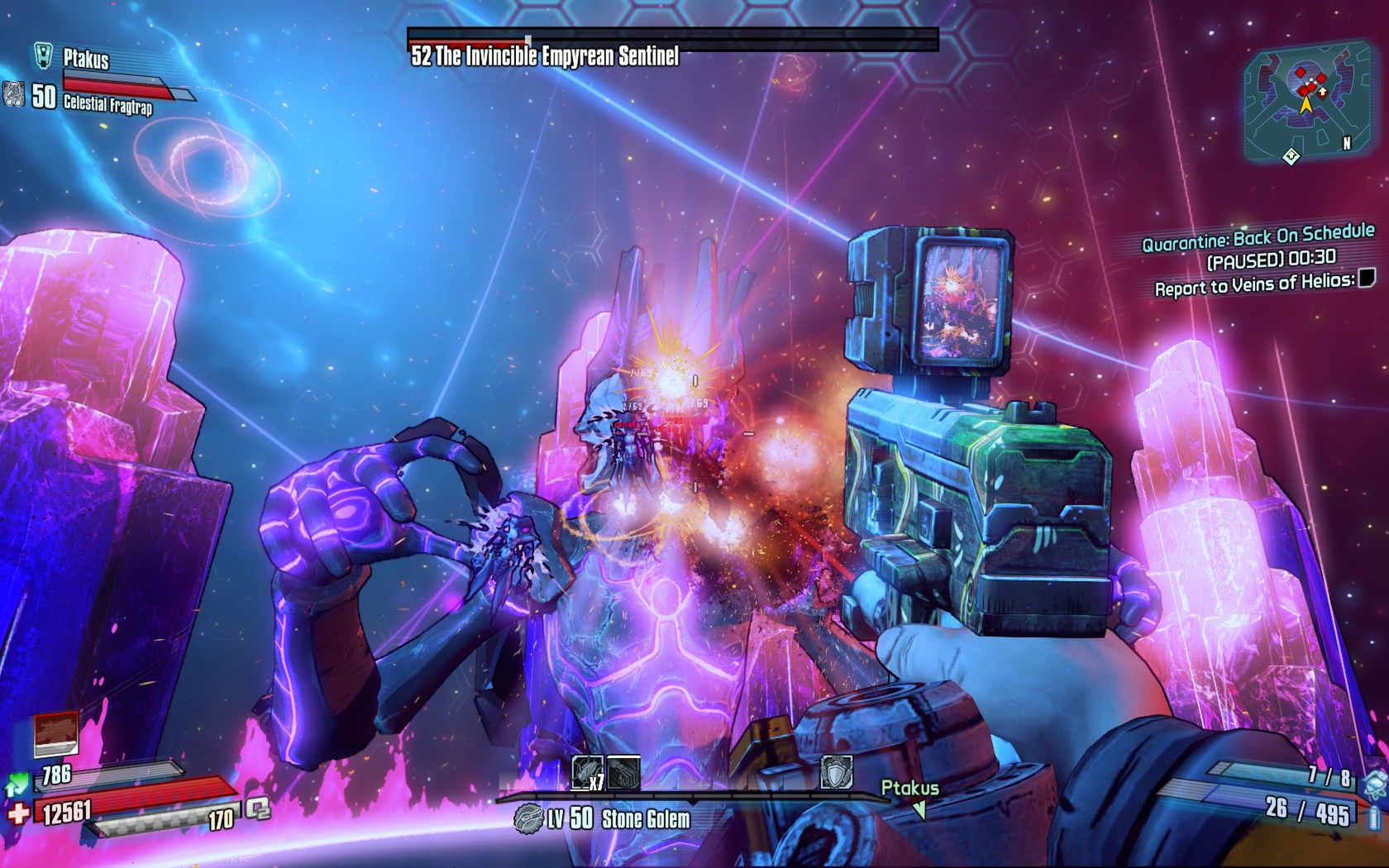Click the O2 oxygen icon

258,808
